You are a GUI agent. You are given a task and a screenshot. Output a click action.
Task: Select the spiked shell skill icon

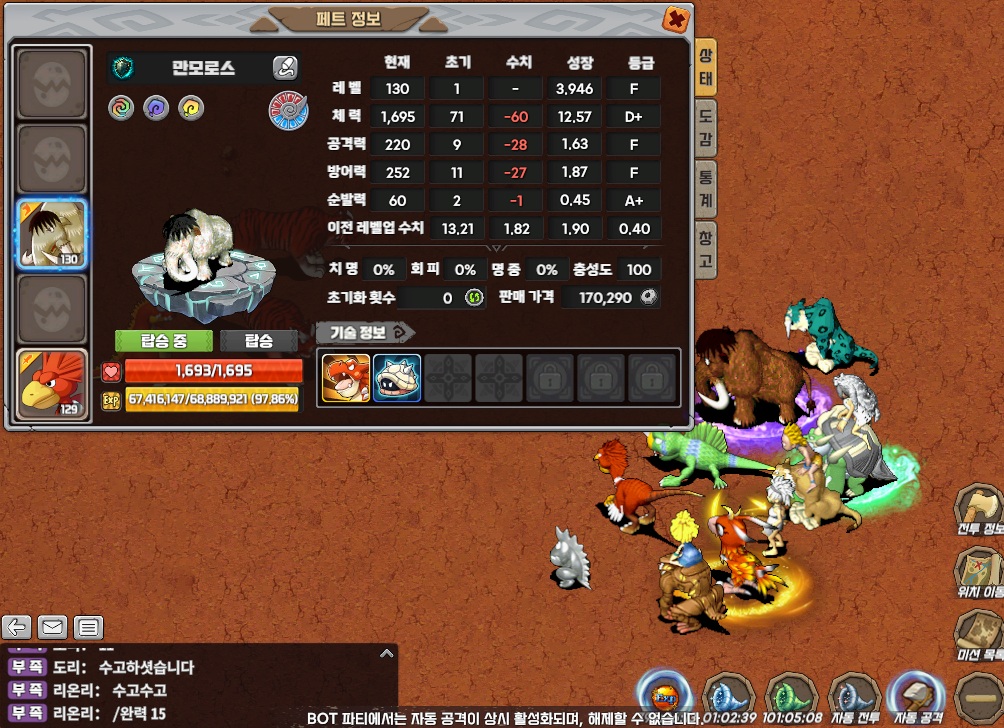coord(397,378)
